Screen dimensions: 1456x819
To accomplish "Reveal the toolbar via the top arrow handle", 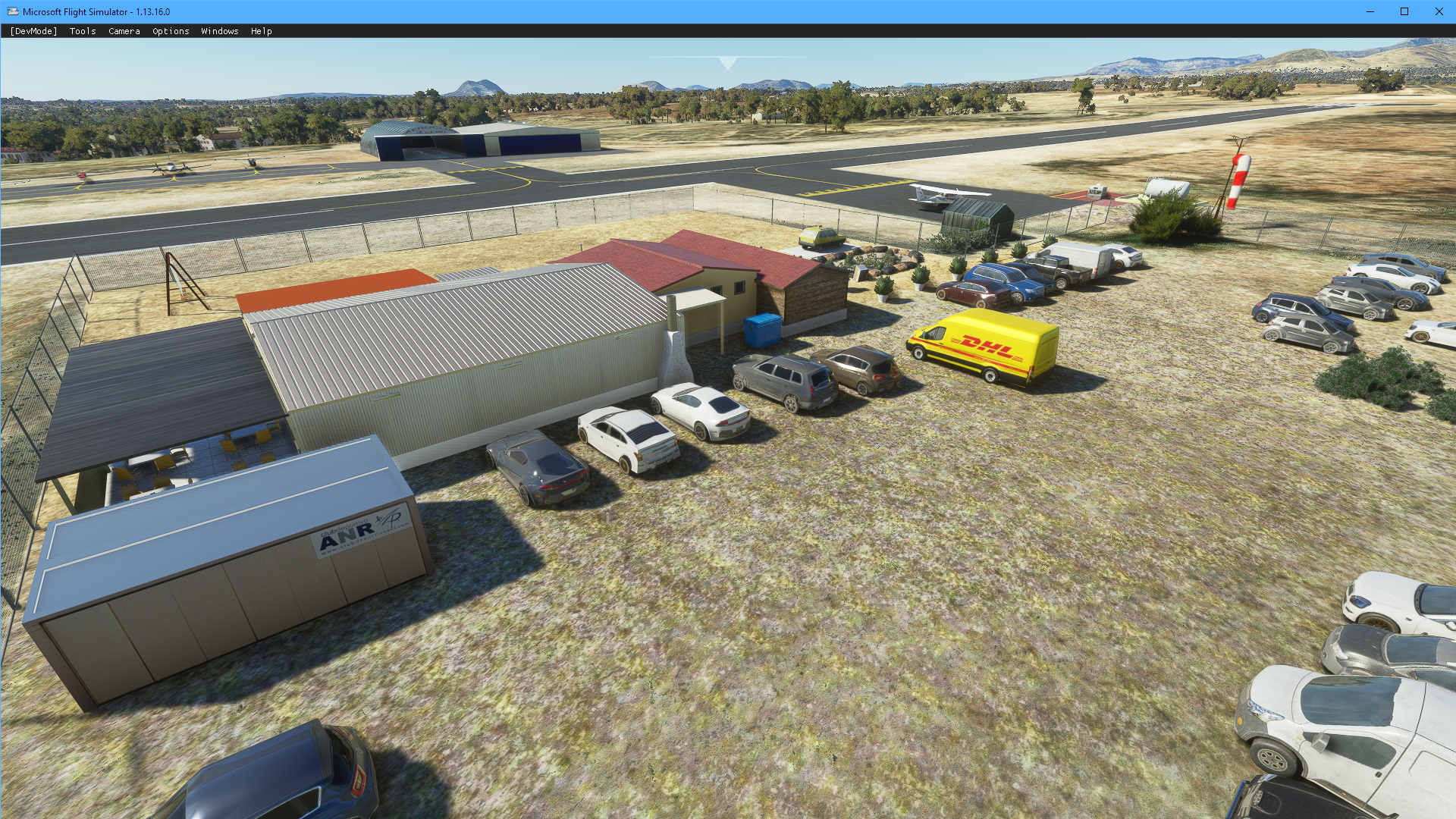I will [x=727, y=63].
